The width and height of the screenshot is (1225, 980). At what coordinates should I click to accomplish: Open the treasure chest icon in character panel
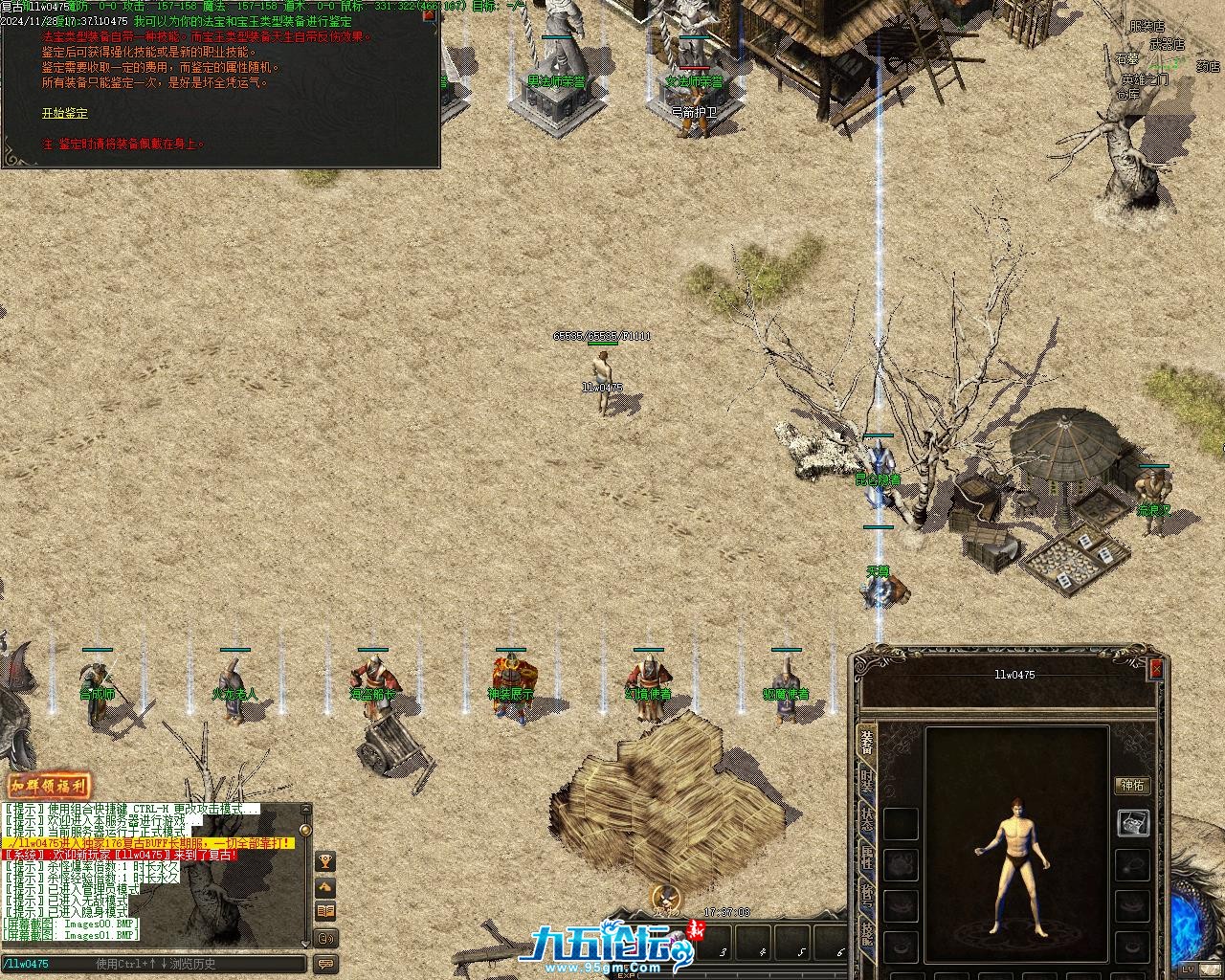point(1134,822)
